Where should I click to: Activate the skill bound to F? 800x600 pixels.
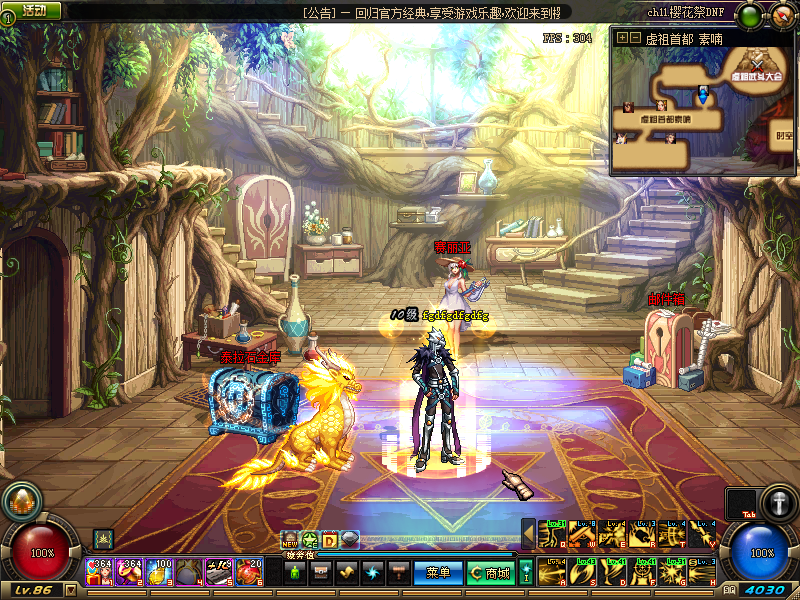pyautogui.click(x=642, y=574)
